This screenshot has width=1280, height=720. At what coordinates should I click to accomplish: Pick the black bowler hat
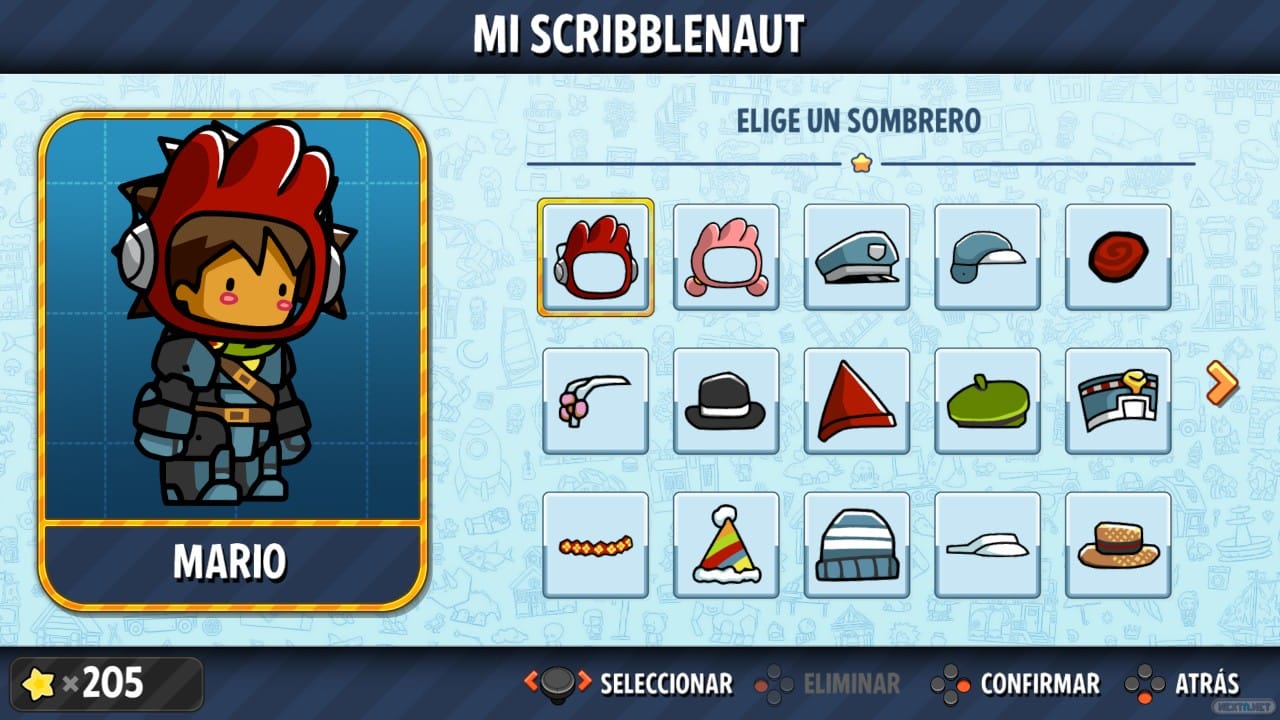726,401
